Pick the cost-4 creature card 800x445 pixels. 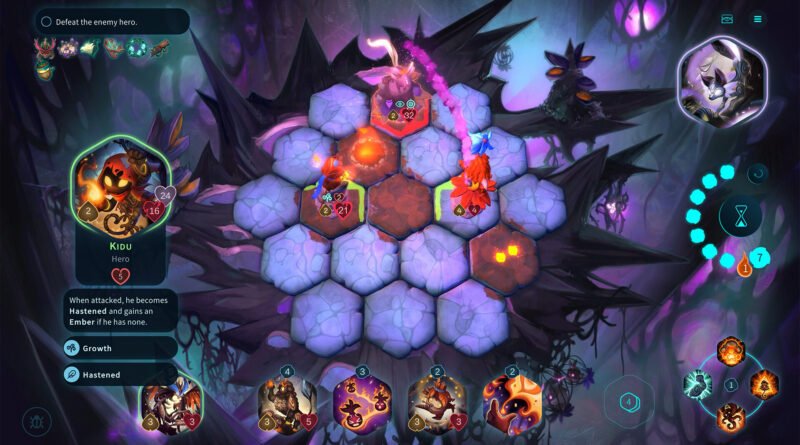point(287,403)
